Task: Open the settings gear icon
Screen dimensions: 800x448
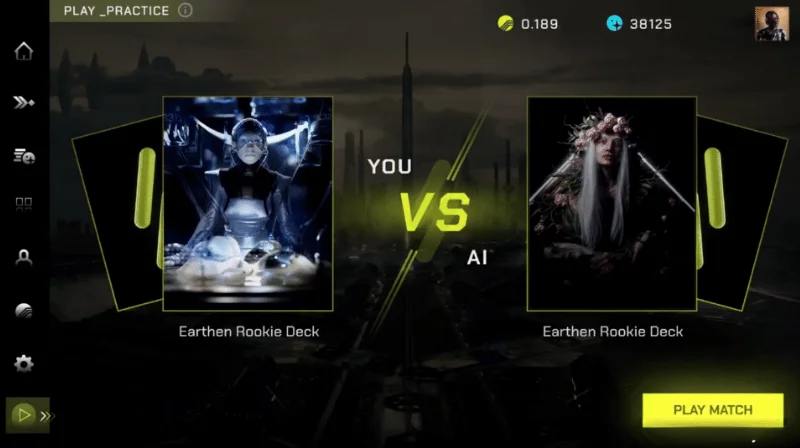Action: point(24,363)
